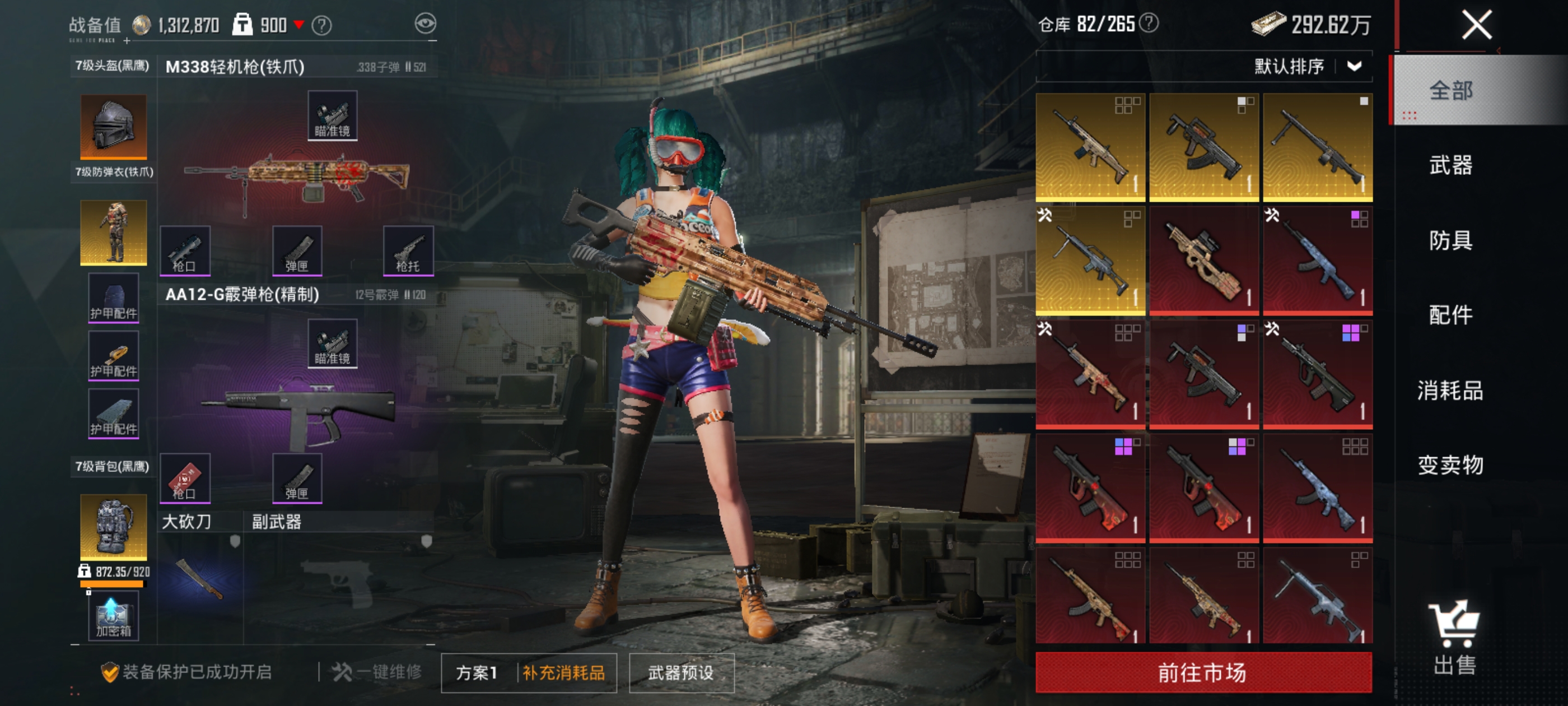Switch to the 变卖物 sellables tab
The height and width of the screenshot is (706, 1568).
[1450, 465]
